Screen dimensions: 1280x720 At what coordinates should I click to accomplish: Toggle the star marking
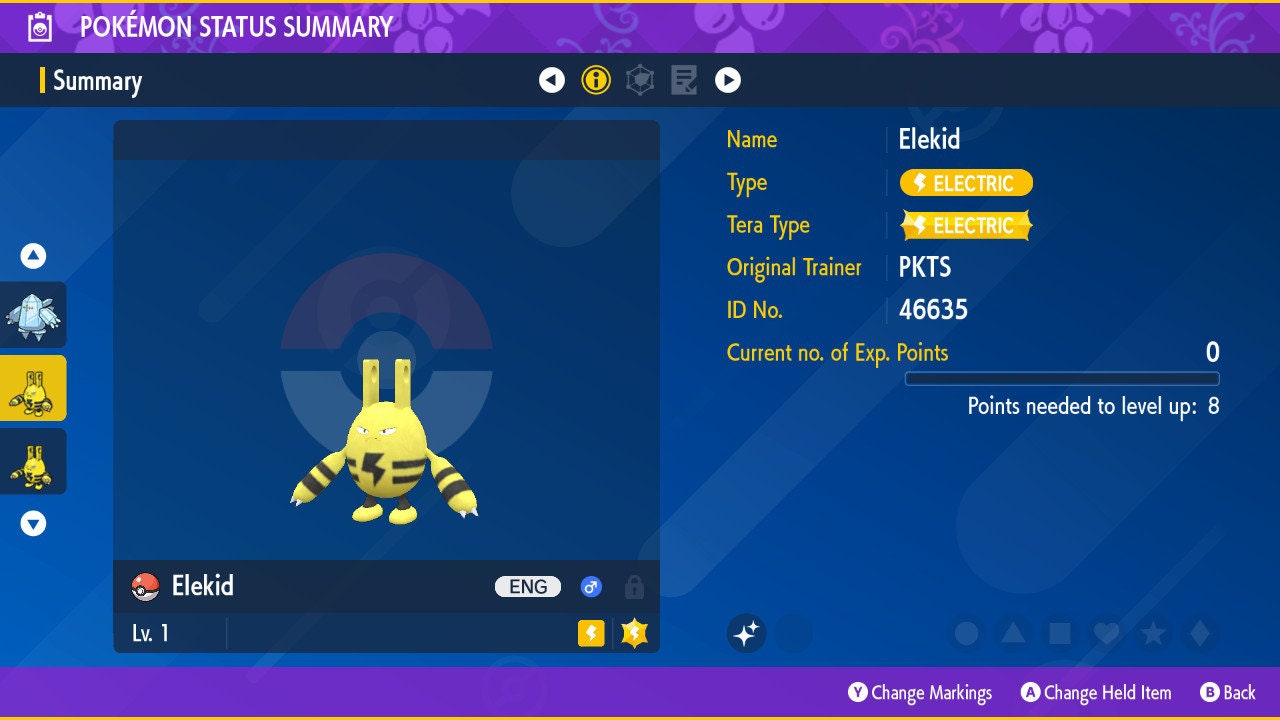(x=1153, y=633)
